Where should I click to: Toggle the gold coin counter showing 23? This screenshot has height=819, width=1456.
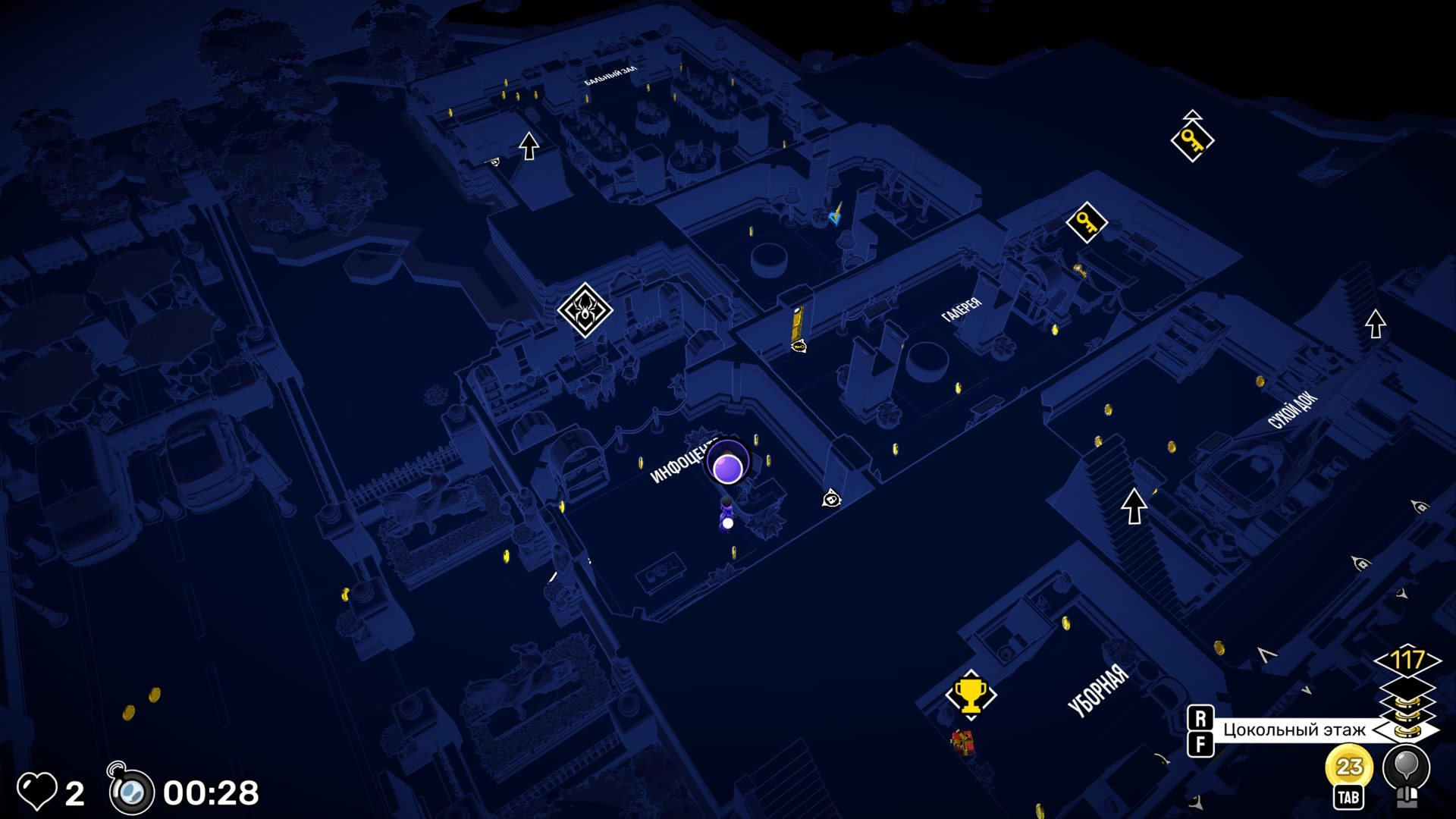click(x=1348, y=767)
